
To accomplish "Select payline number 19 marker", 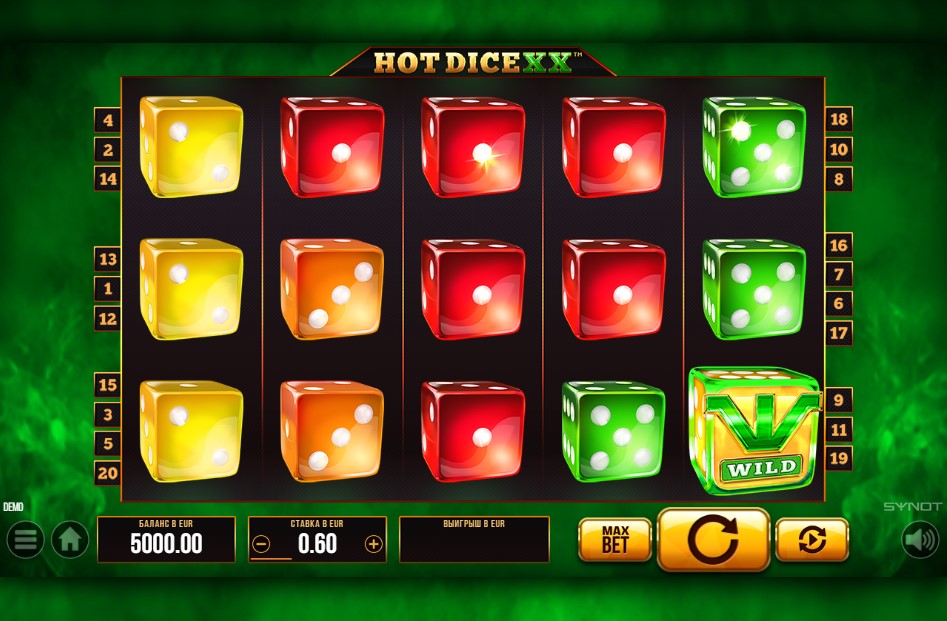I will (838, 459).
